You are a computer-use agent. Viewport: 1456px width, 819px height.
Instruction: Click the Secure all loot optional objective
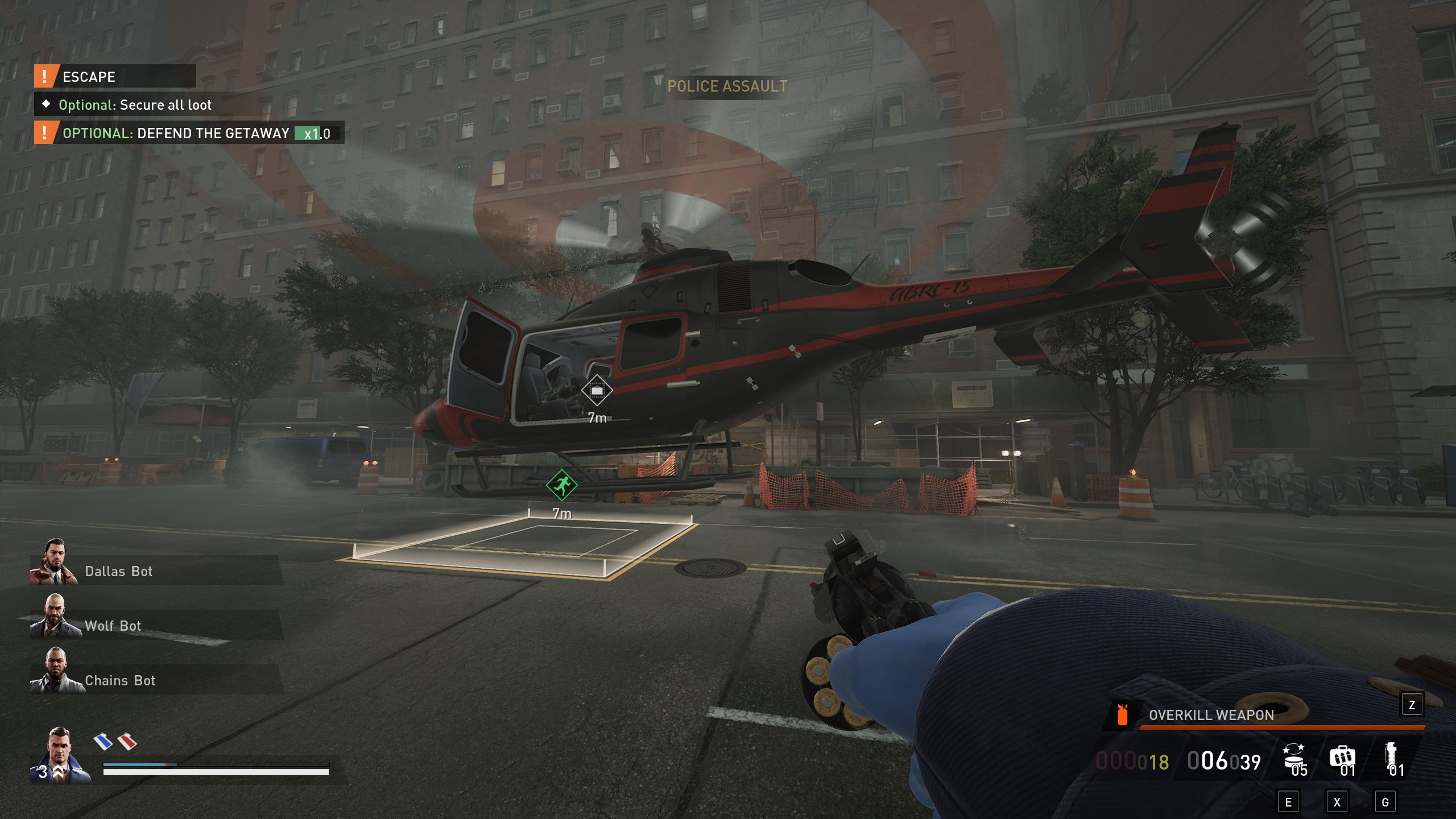click(135, 105)
